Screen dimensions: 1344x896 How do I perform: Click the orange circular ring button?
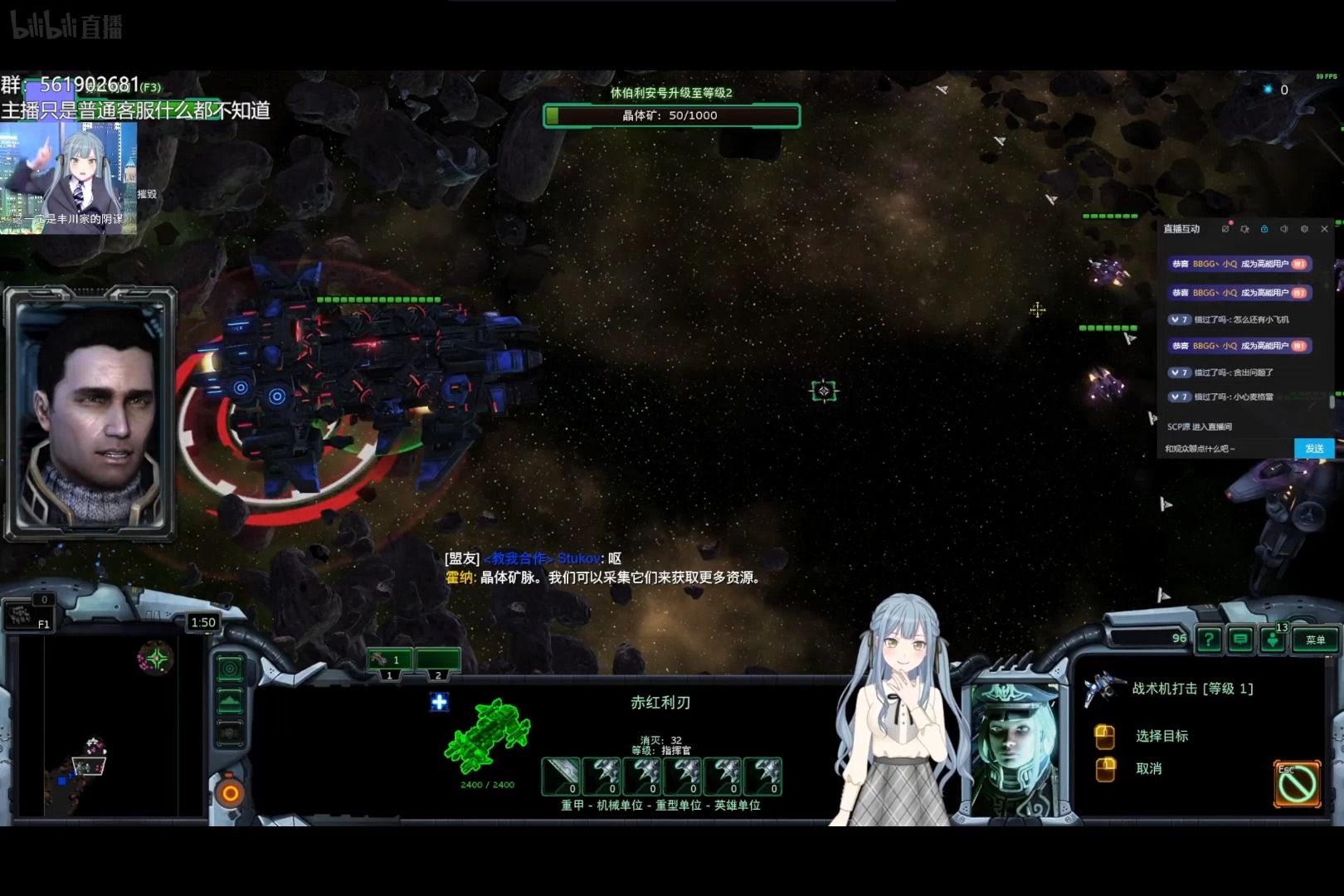tap(230, 793)
